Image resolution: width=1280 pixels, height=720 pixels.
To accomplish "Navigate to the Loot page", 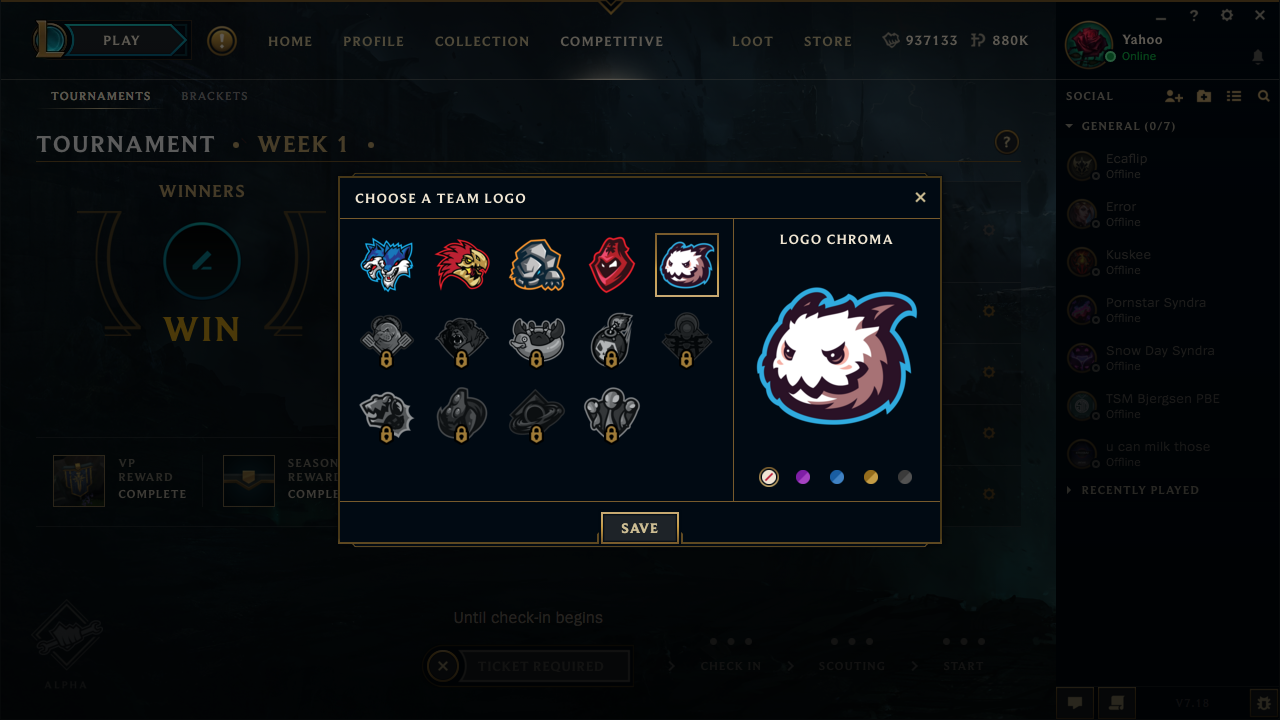I will coord(752,41).
